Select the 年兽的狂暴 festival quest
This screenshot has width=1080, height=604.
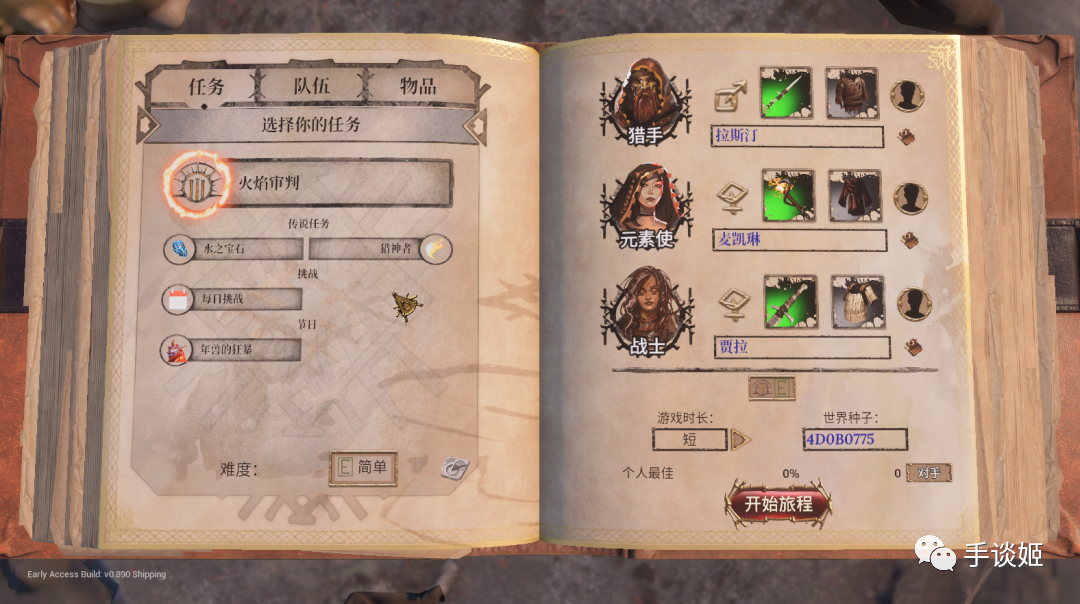click(232, 350)
